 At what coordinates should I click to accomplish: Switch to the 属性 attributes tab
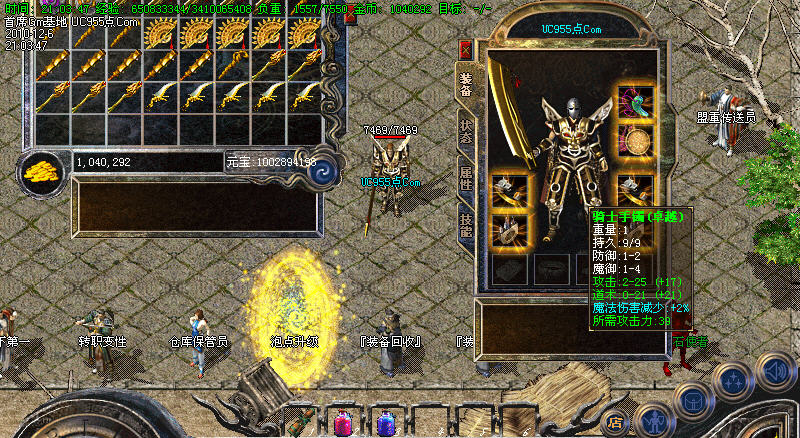[x=465, y=179]
